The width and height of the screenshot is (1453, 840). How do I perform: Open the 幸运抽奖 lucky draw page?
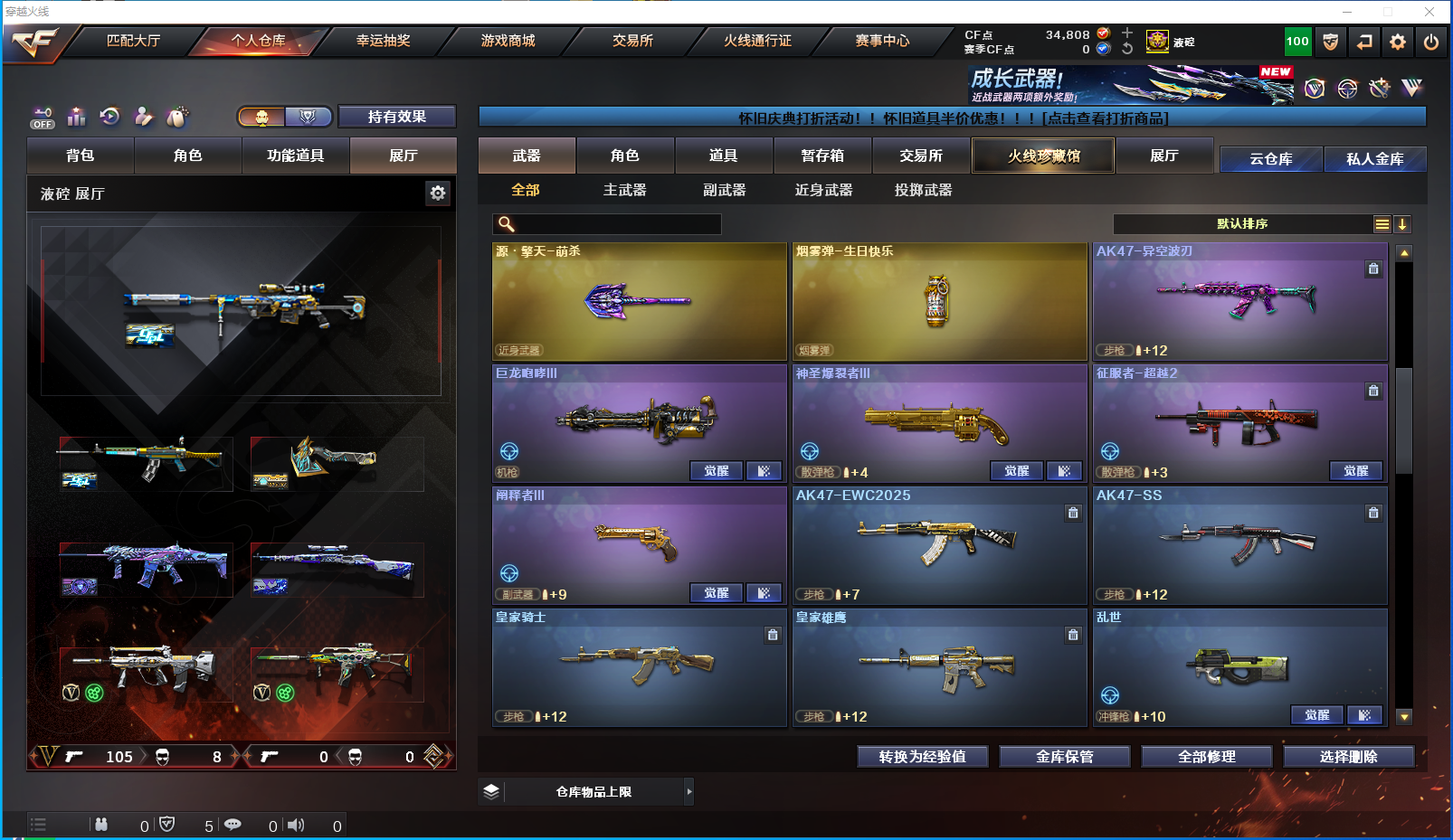tap(383, 41)
